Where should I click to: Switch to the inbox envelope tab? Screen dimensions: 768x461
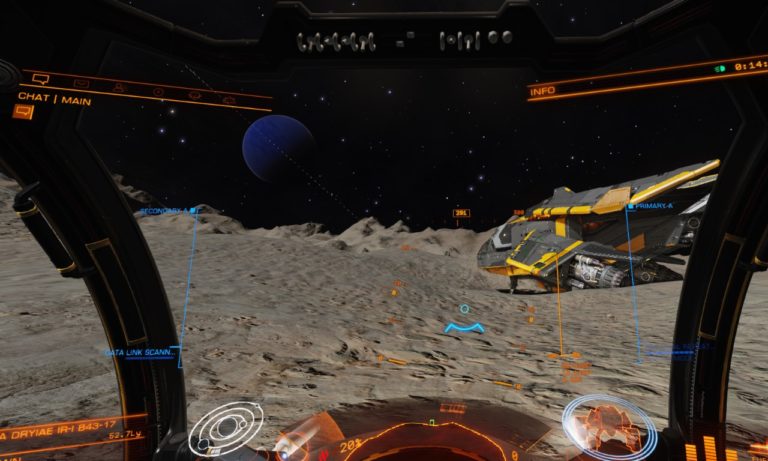click(x=81, y=83)
